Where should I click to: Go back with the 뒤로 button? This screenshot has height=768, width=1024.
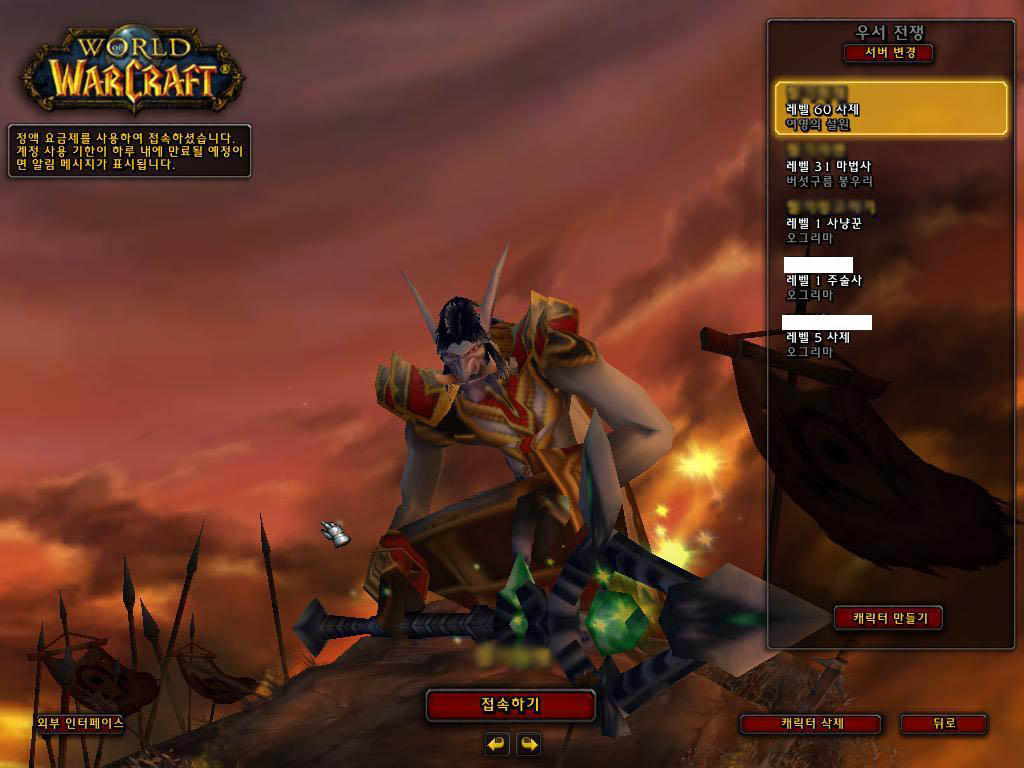click(943, 723)
